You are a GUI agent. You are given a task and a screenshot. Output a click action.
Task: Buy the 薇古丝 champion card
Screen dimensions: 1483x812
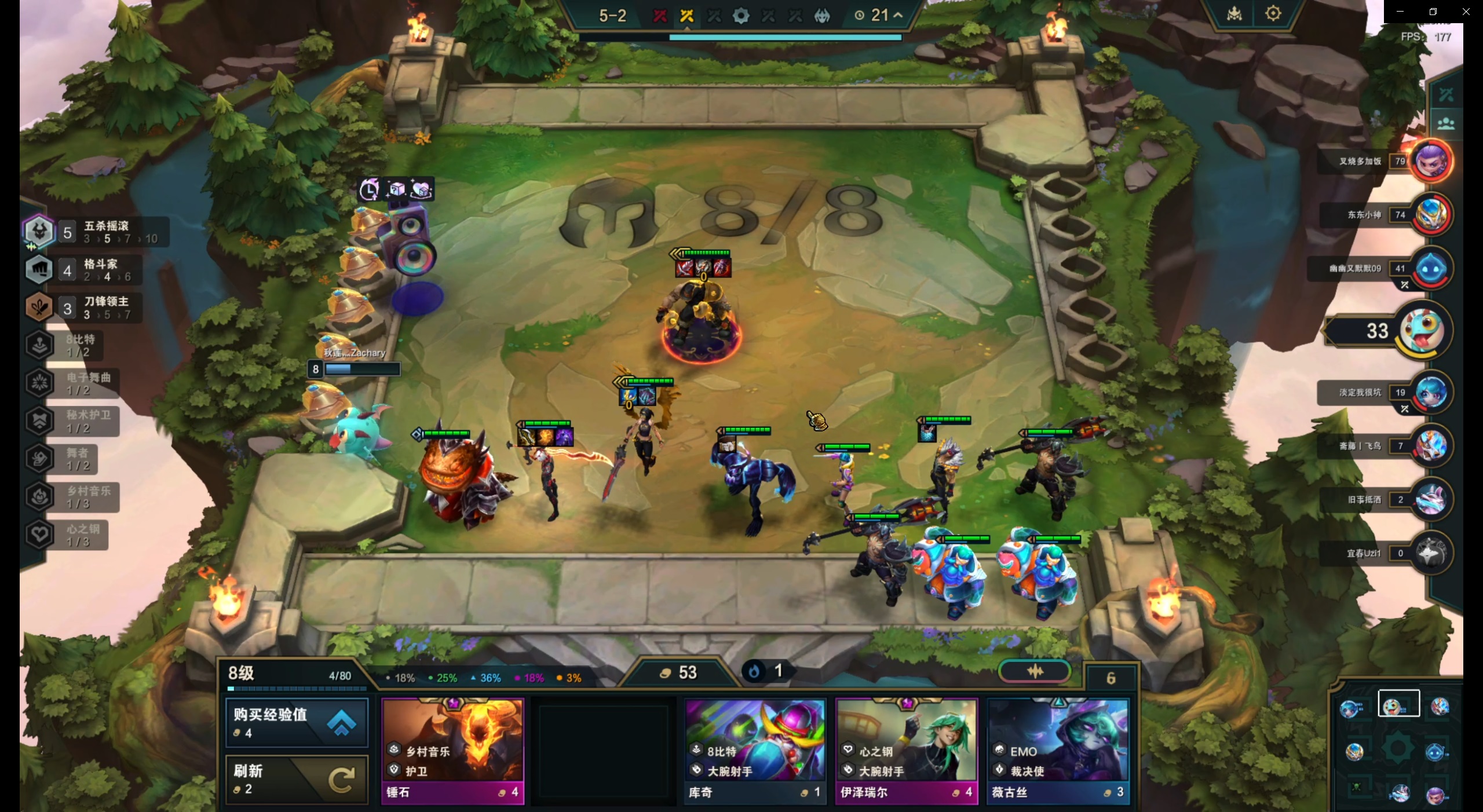coord(1058,751)
